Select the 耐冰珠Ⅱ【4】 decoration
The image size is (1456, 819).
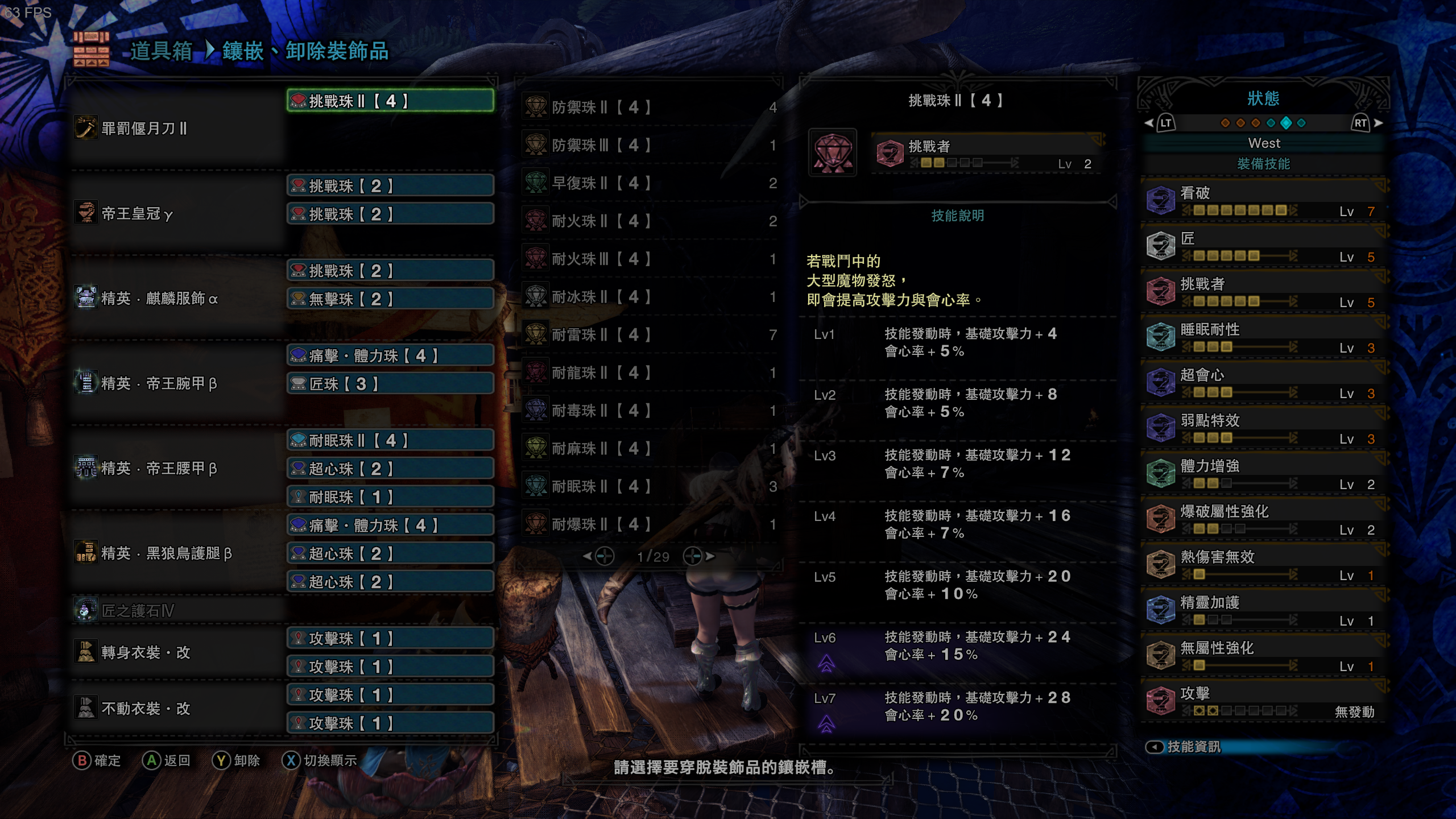coord(648,297)
